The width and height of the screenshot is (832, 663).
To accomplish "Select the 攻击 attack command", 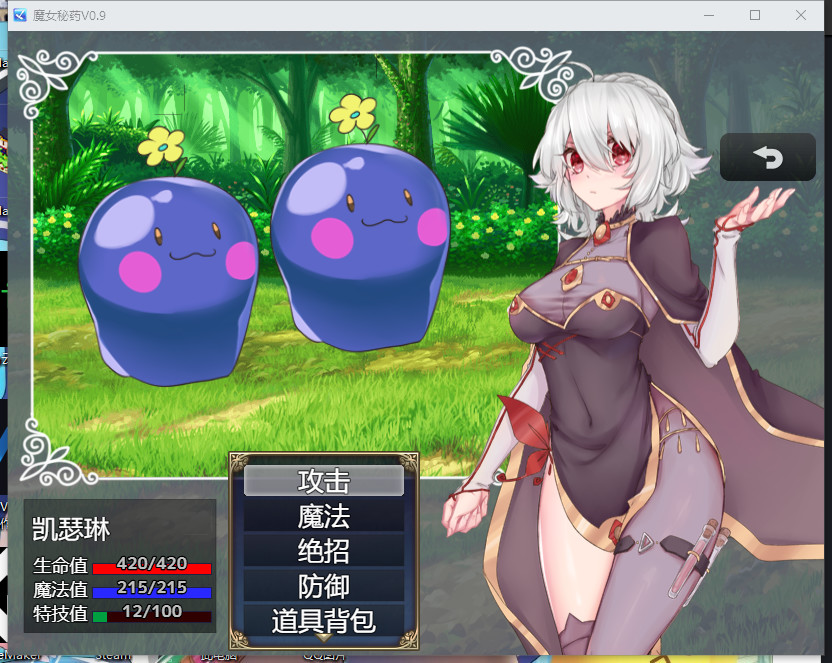I will point(323,481).
